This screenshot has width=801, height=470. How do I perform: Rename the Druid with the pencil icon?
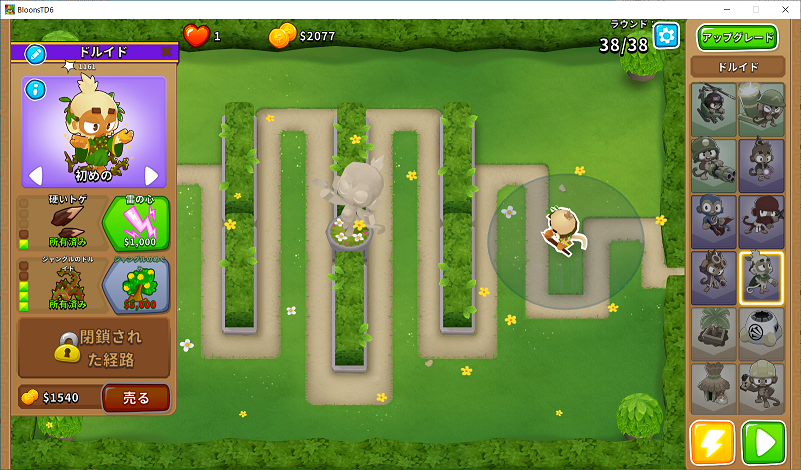pyautogui.click(x=35, y=52)
